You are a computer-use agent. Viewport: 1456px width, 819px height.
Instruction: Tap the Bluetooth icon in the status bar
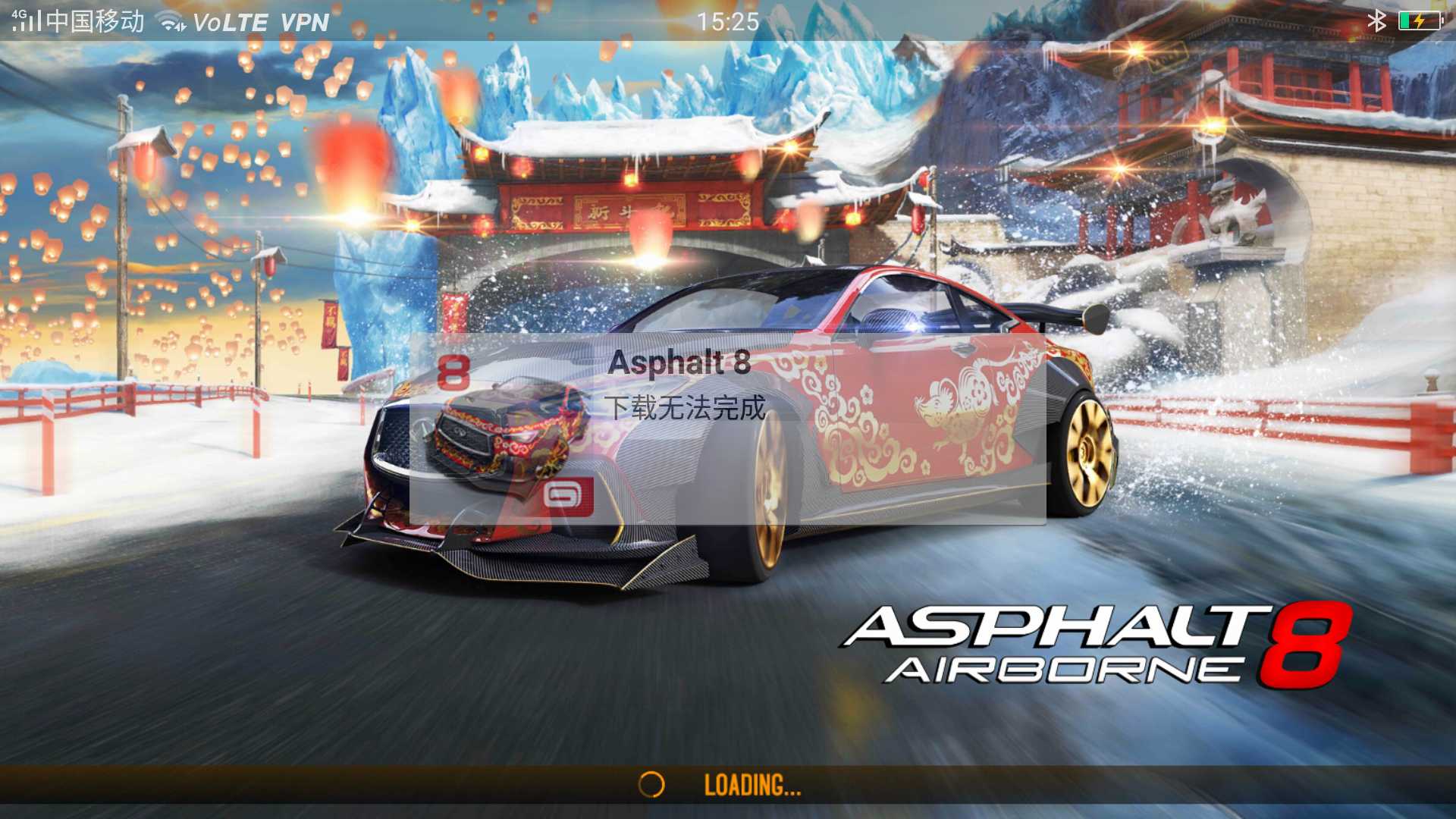tap(1377, 20)
